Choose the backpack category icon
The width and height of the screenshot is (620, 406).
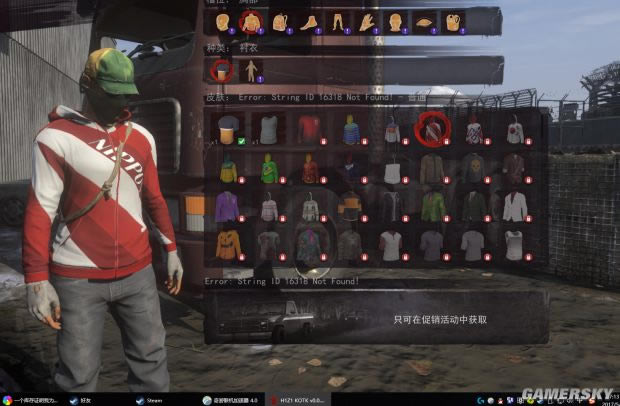tap(280, 21)
